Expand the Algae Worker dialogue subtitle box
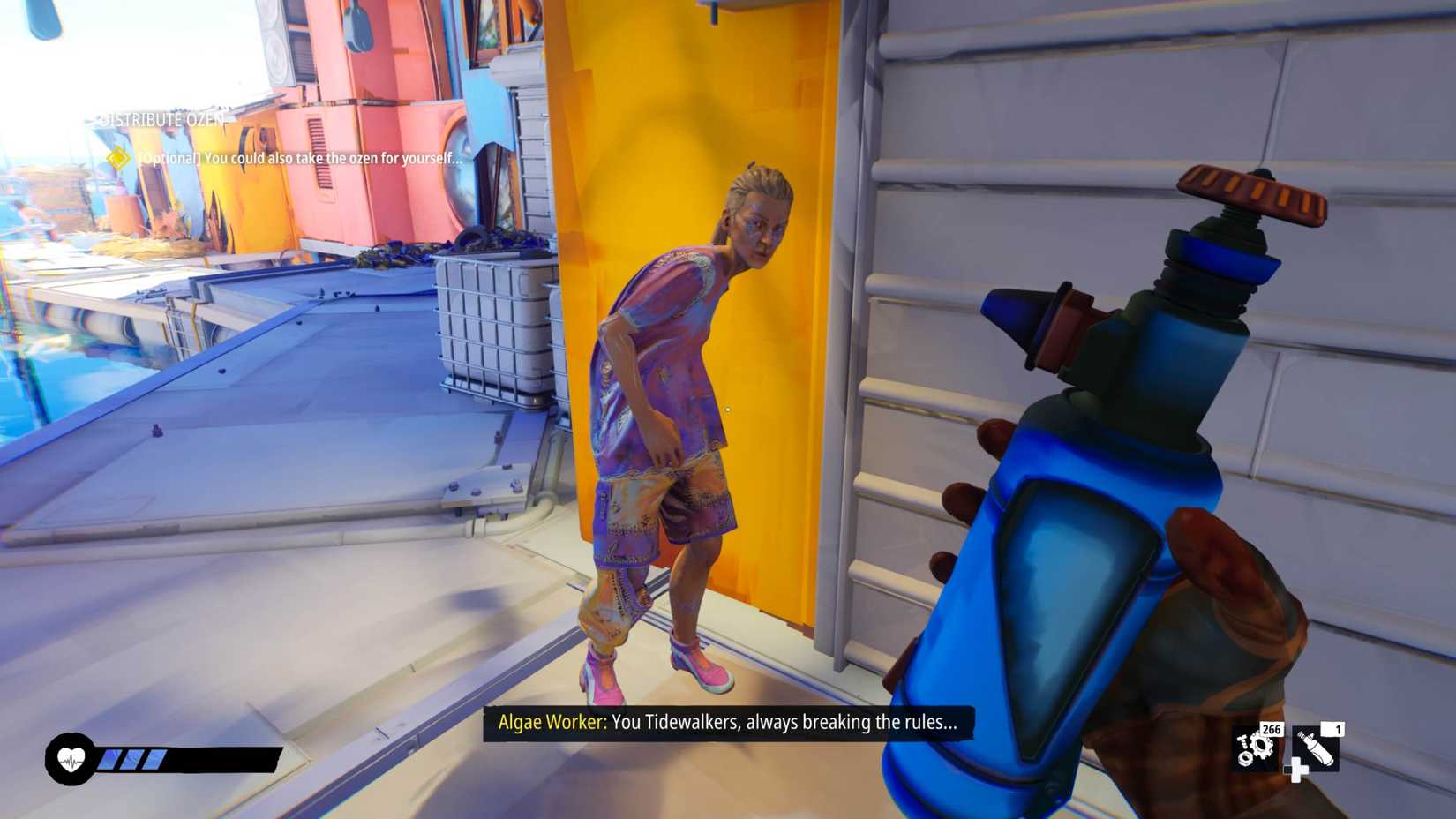Viewport: 1456px width, 819px height. pyautogui.click(x=728, y=722)
